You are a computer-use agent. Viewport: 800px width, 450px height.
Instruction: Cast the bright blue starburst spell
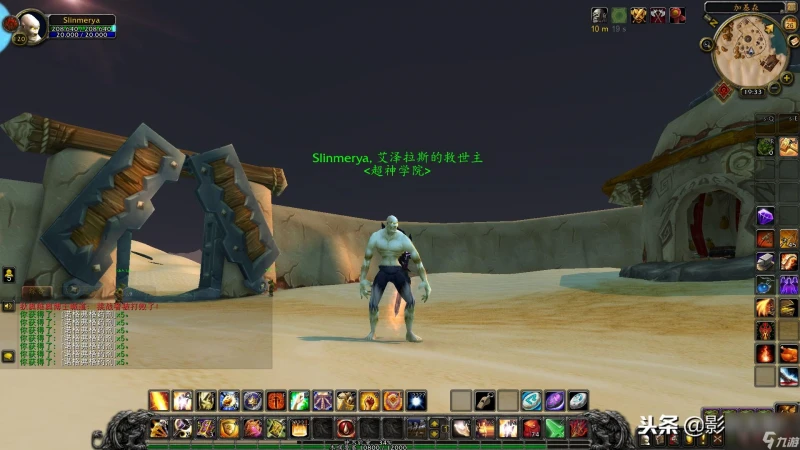point(416,401)
